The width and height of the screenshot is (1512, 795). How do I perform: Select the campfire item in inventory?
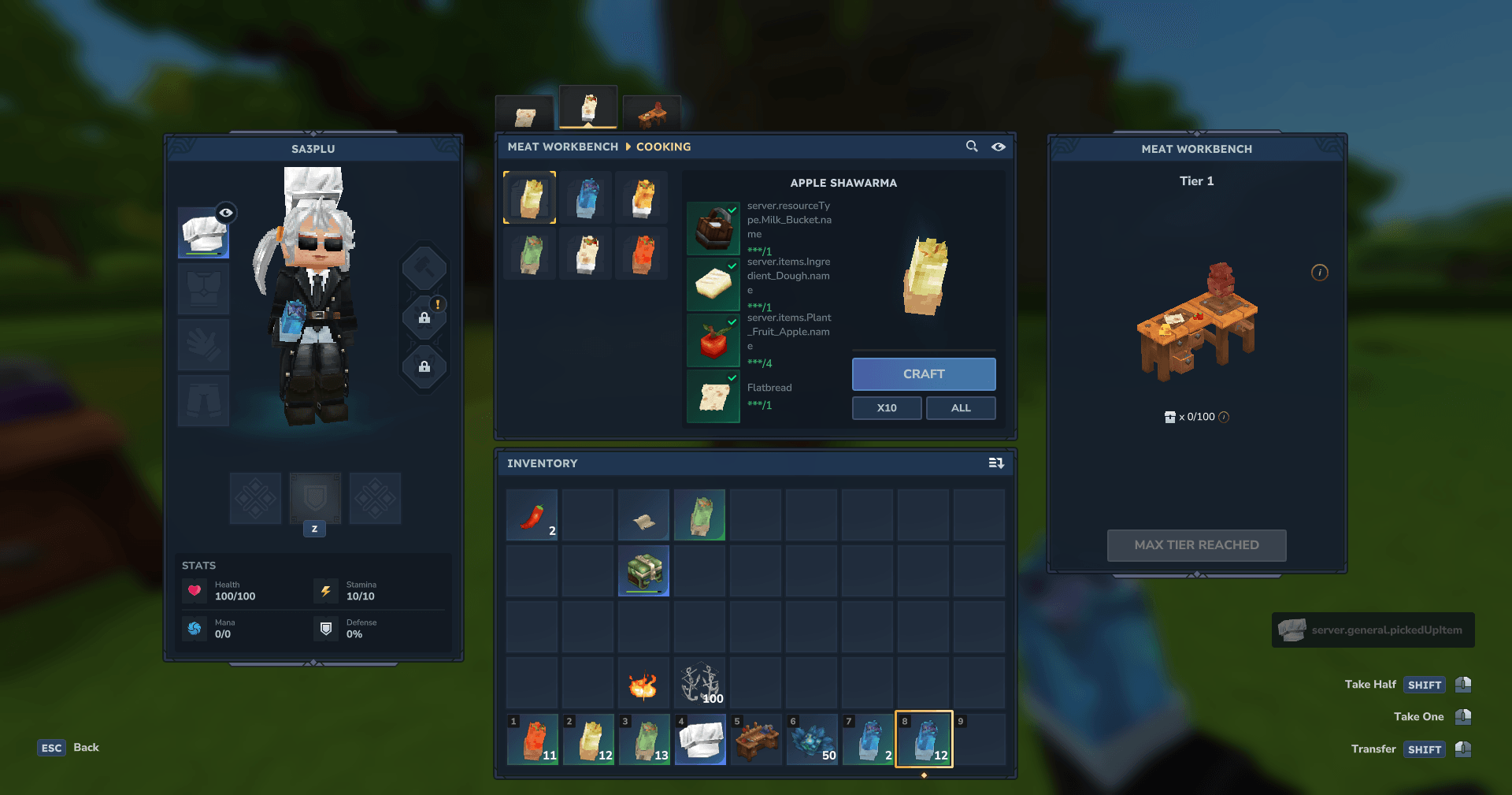[x=643, y=683]
